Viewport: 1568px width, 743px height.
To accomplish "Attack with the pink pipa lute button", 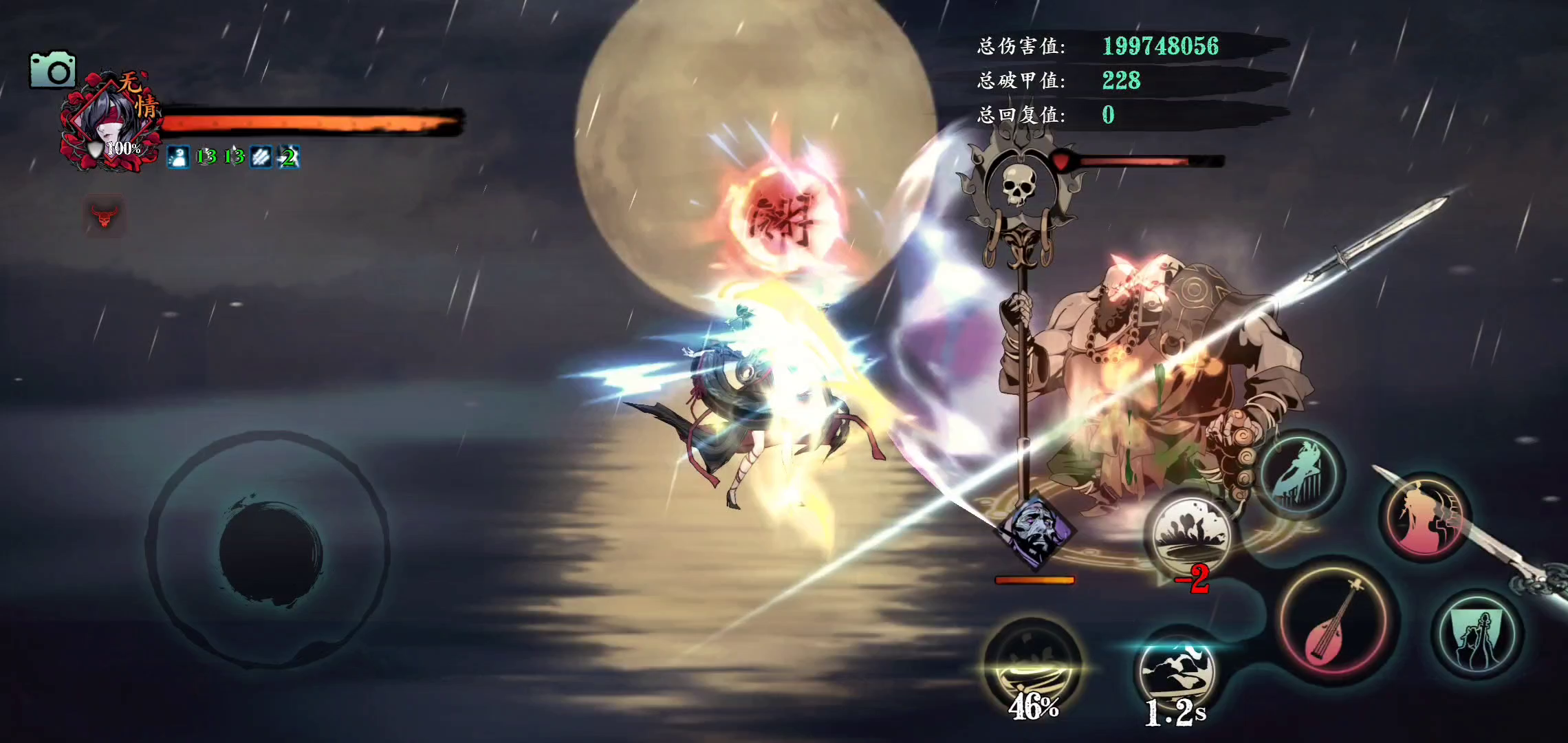I will point(1334,621).
